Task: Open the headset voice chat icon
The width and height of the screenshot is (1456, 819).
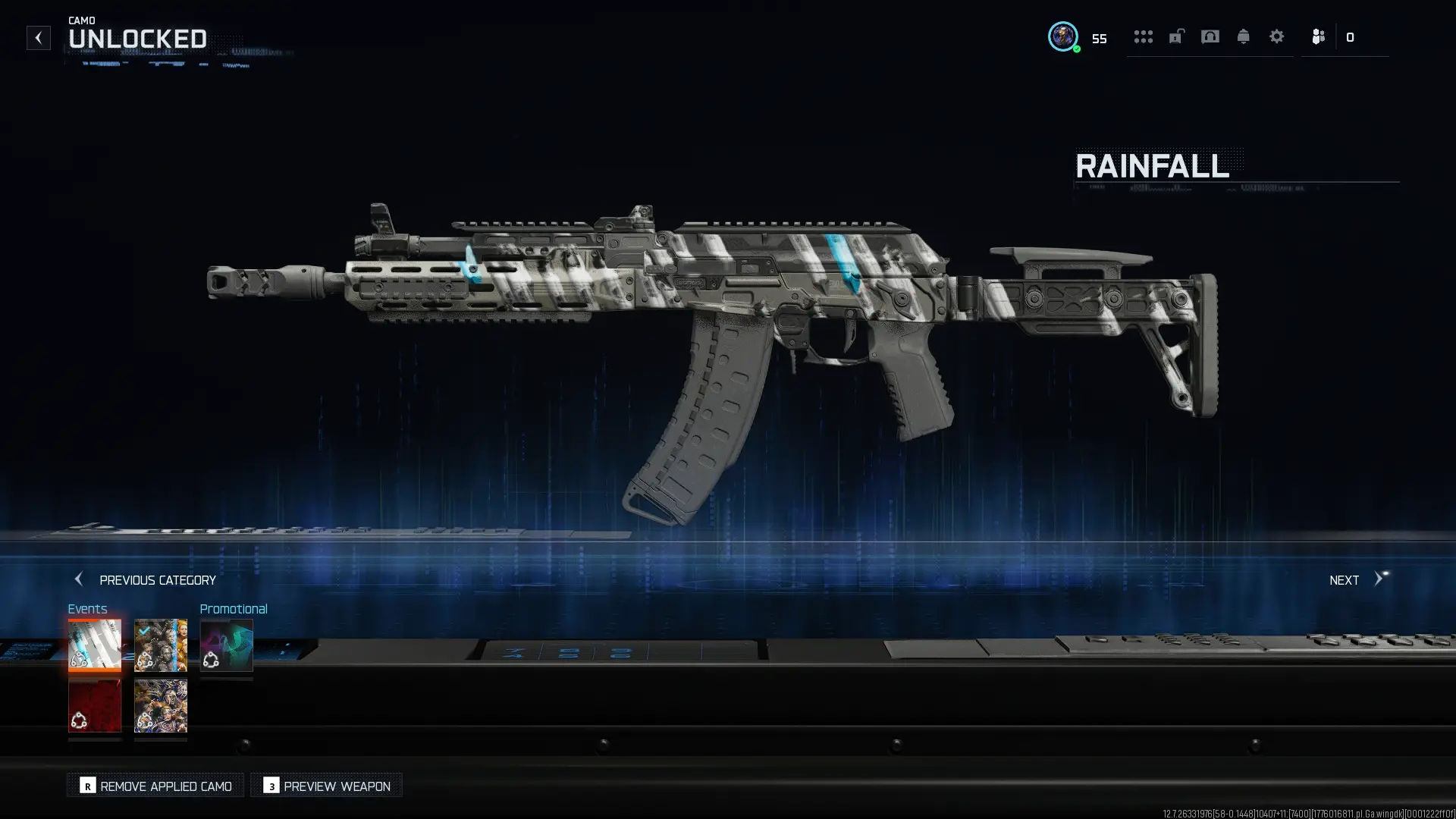Action: tap(1210, 36)
